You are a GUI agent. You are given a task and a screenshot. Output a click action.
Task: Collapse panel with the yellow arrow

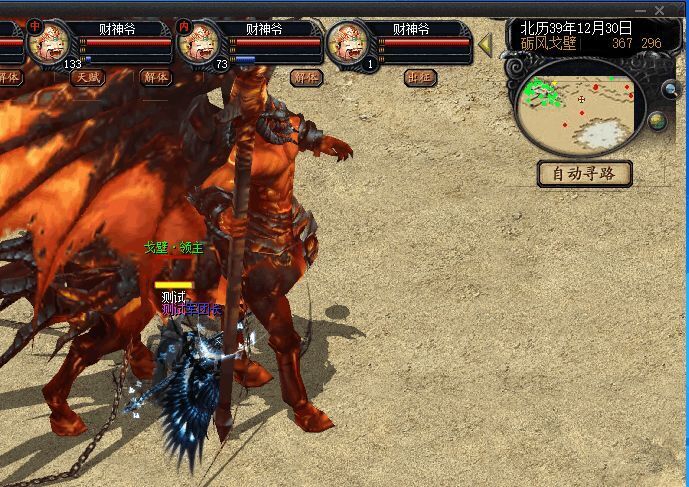click(485, 45)
